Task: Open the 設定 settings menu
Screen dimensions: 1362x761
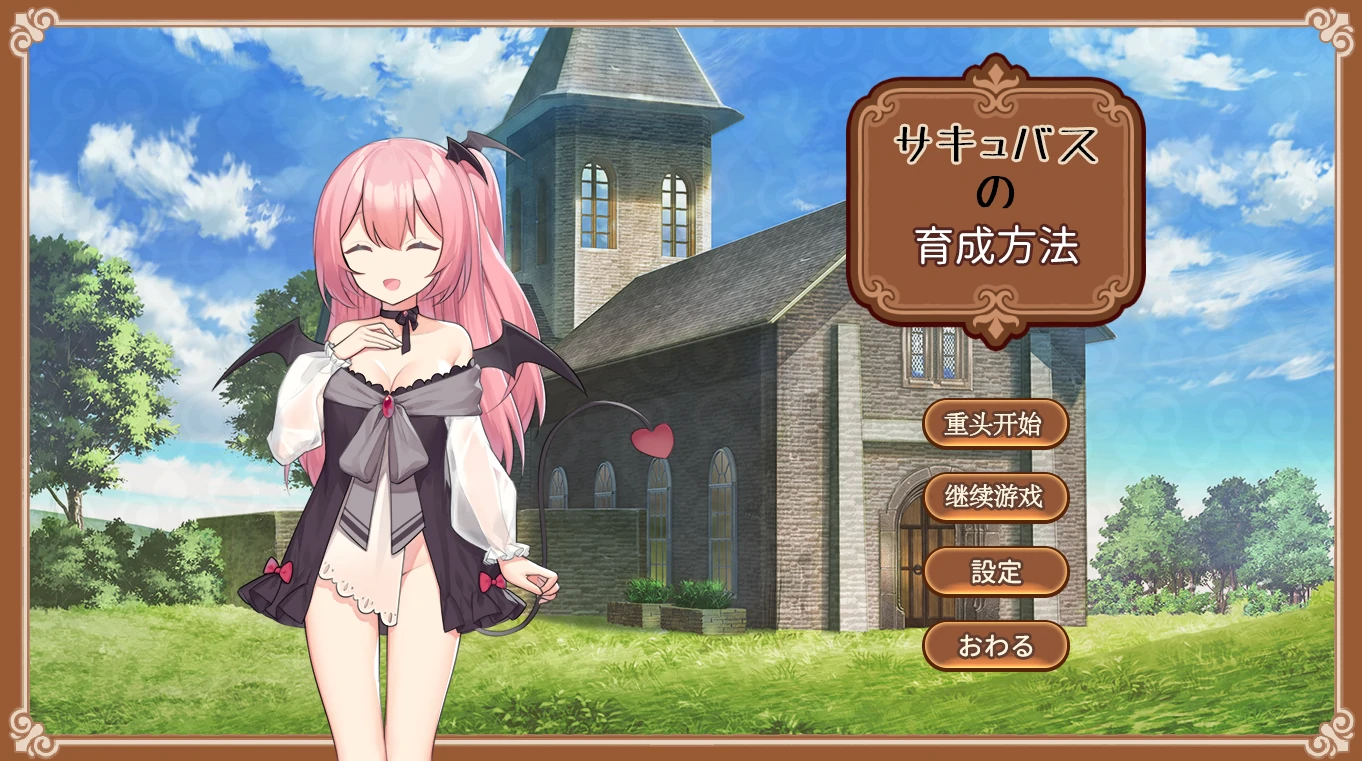Action: (997, 572)
